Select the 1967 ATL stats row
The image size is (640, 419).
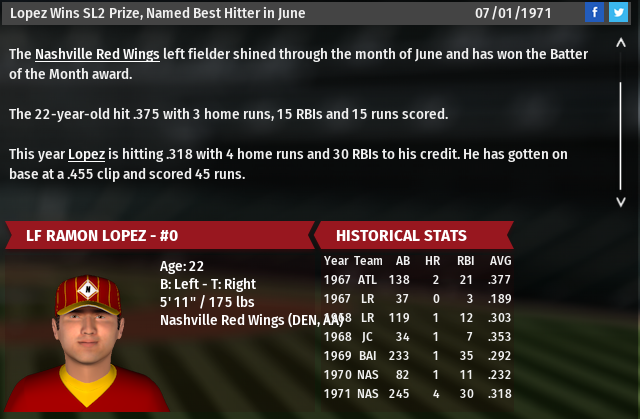[419, 278]
